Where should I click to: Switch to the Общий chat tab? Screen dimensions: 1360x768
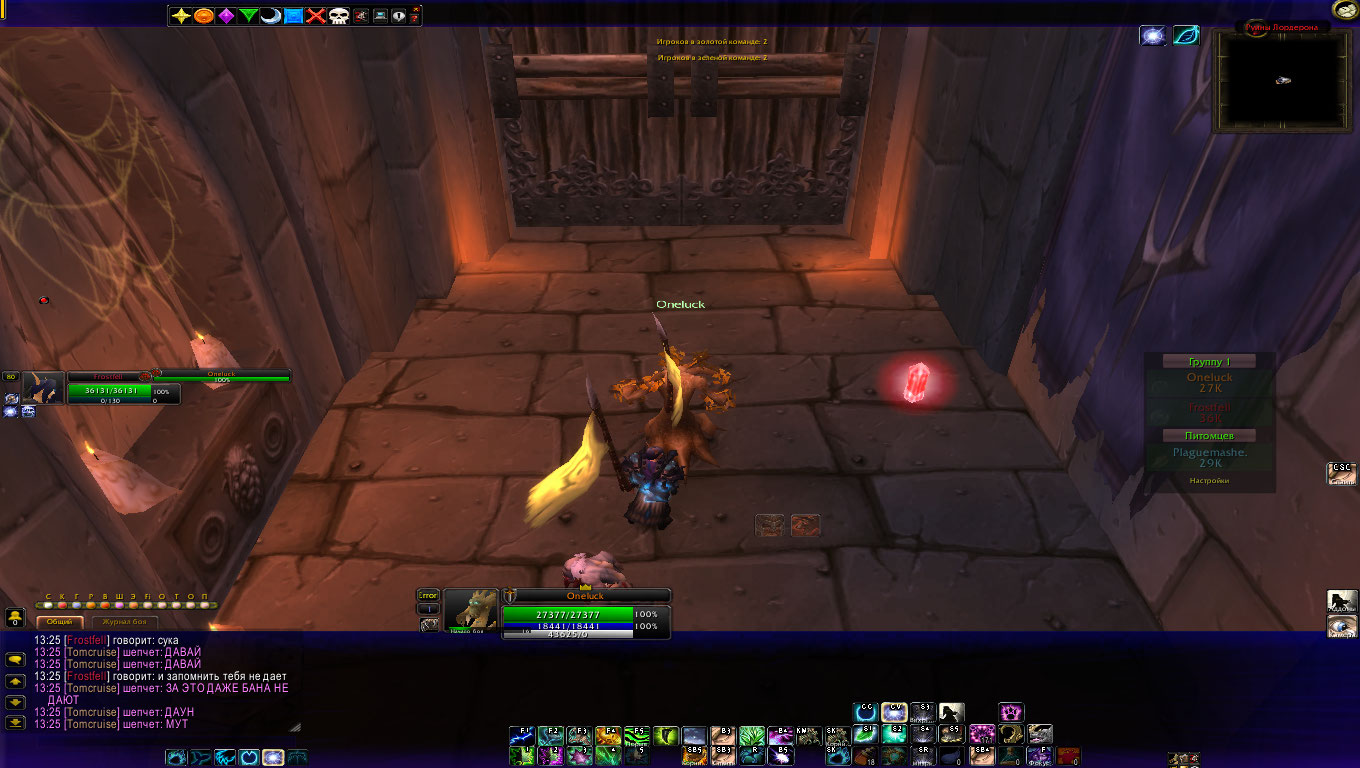point(60,622)
